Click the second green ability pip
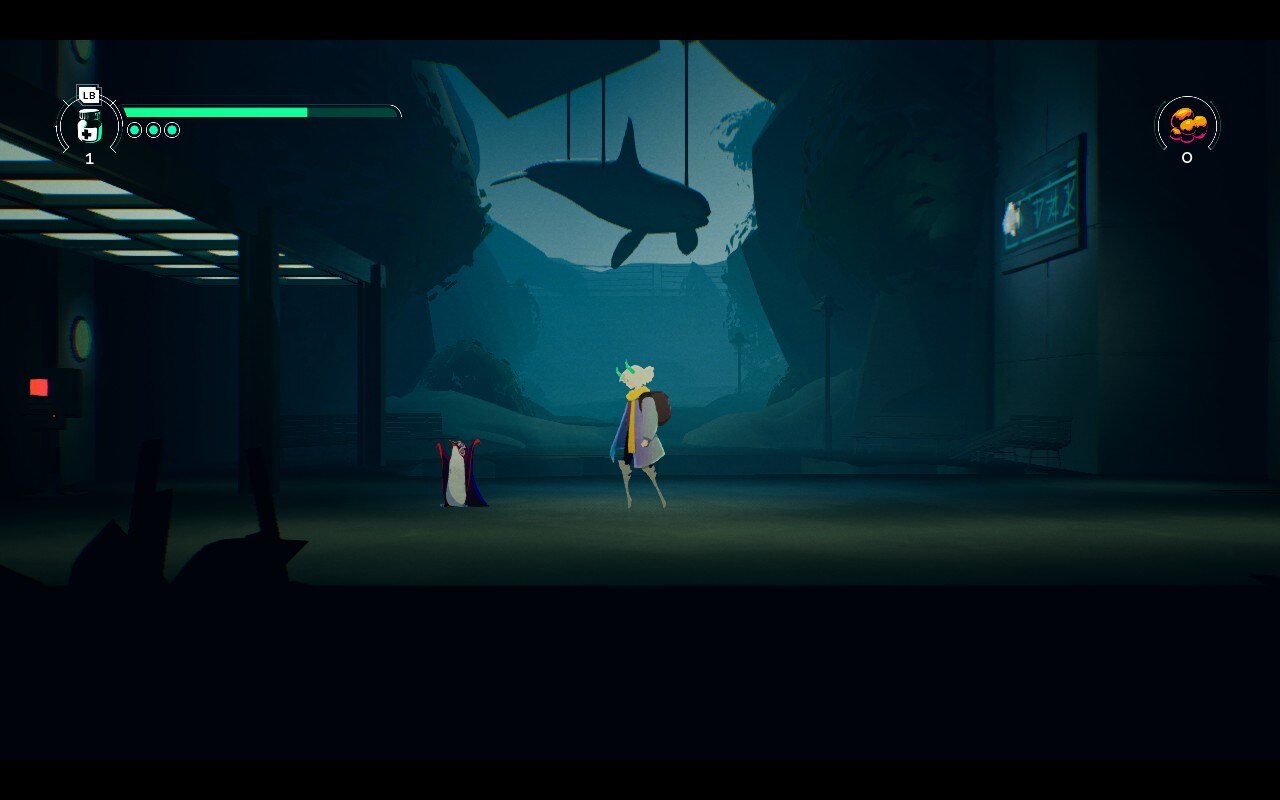This screenshot has height=800, width=1280. tap(154, 129)
